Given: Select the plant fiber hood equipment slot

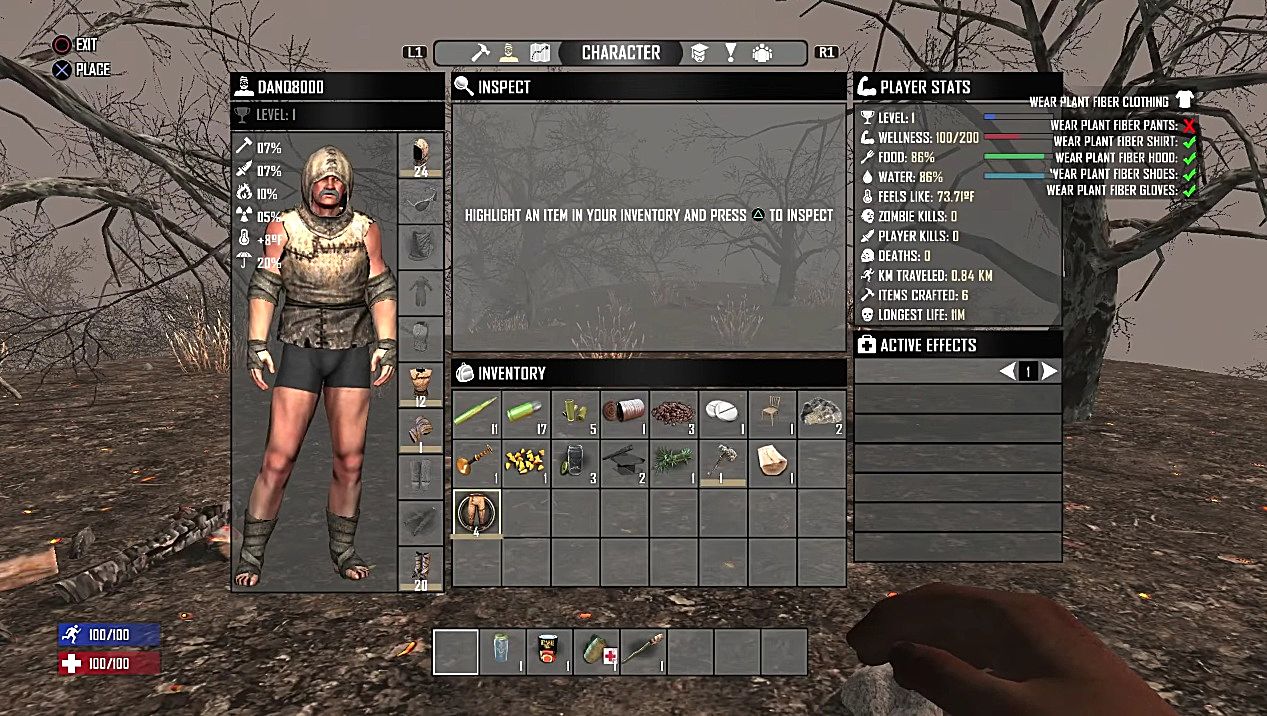Looking at the screenshot, I should 421,156.
